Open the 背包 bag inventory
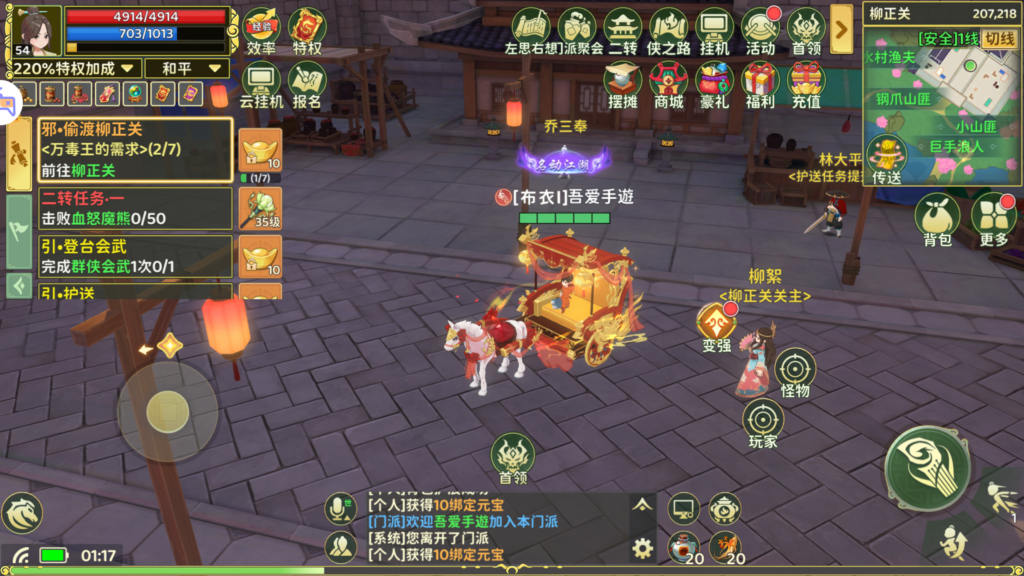The image size is (1024, 576). click(937, 219)
